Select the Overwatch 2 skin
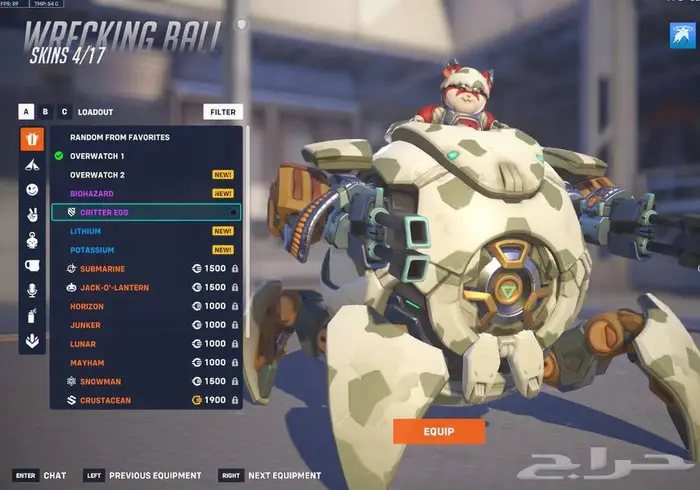700x490 pixels. (97, 174)
